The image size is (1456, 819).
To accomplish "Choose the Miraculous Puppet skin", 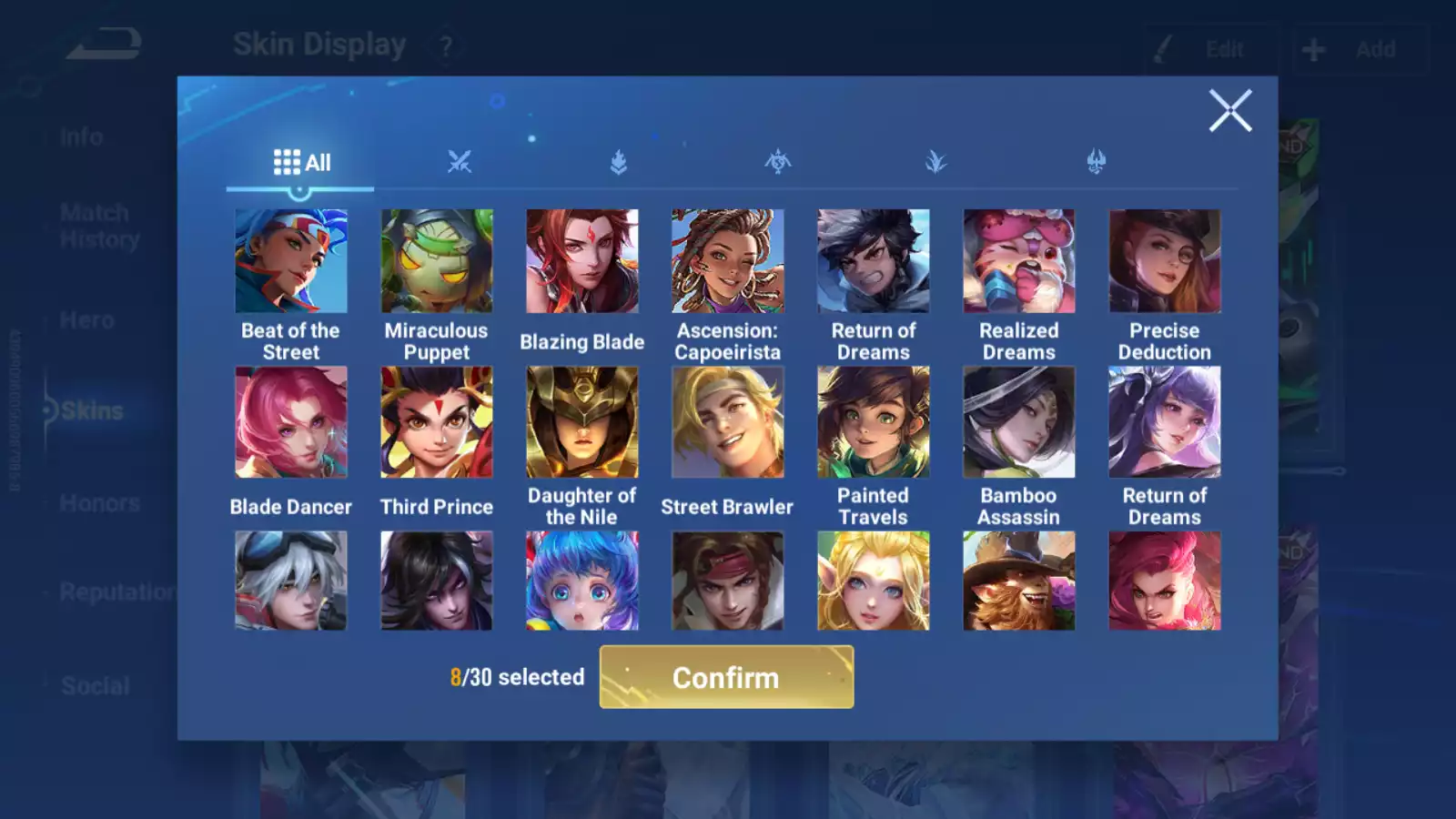I will click(437, 261).
